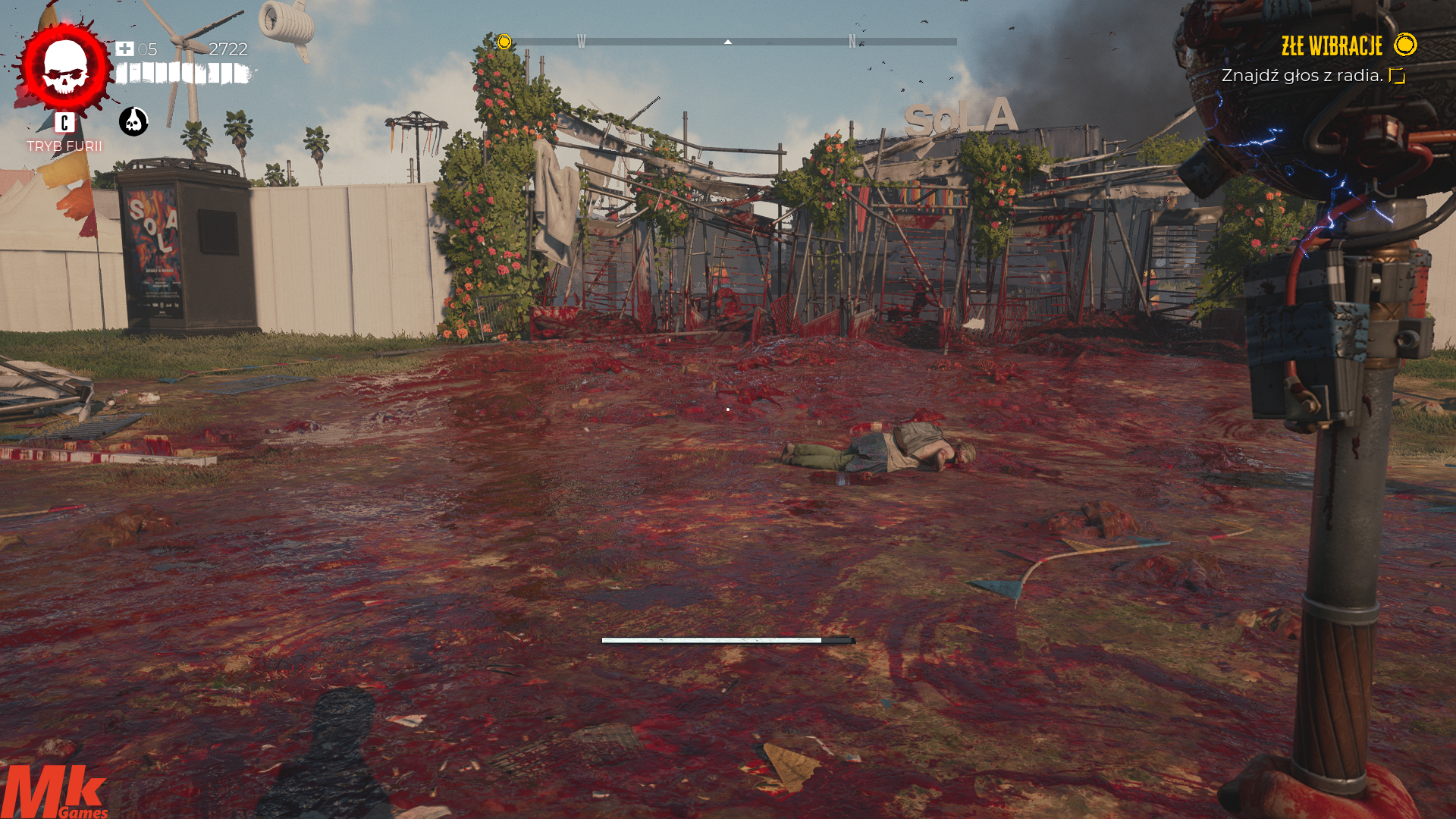Select the skull curveball ability icon
Screen dimensions: 1456x819
coord(133,121)
